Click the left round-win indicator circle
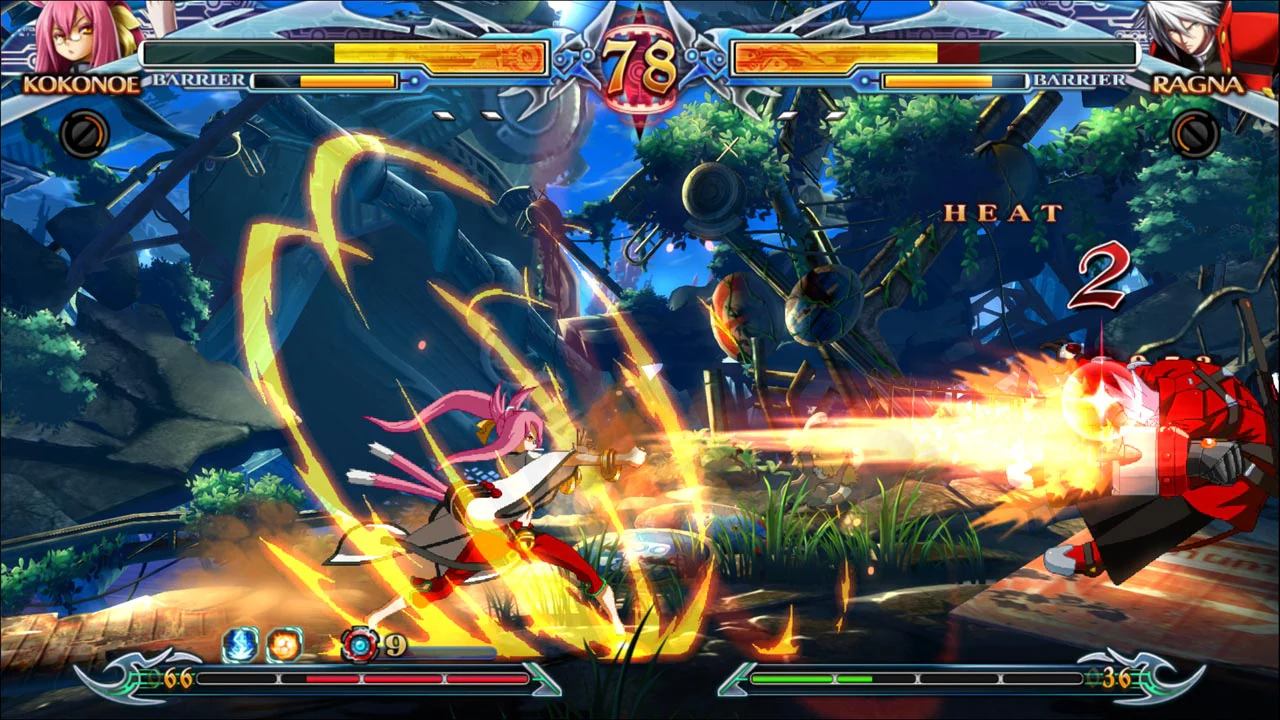Screen dimensions: 1280x720 85,133
